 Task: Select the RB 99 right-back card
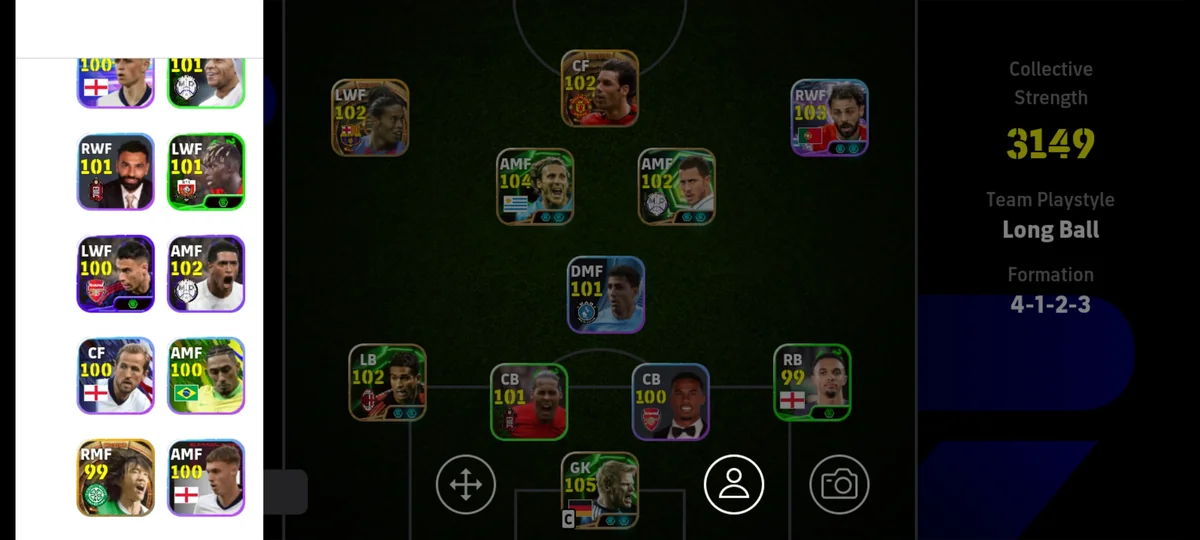(x=812, y=382)
